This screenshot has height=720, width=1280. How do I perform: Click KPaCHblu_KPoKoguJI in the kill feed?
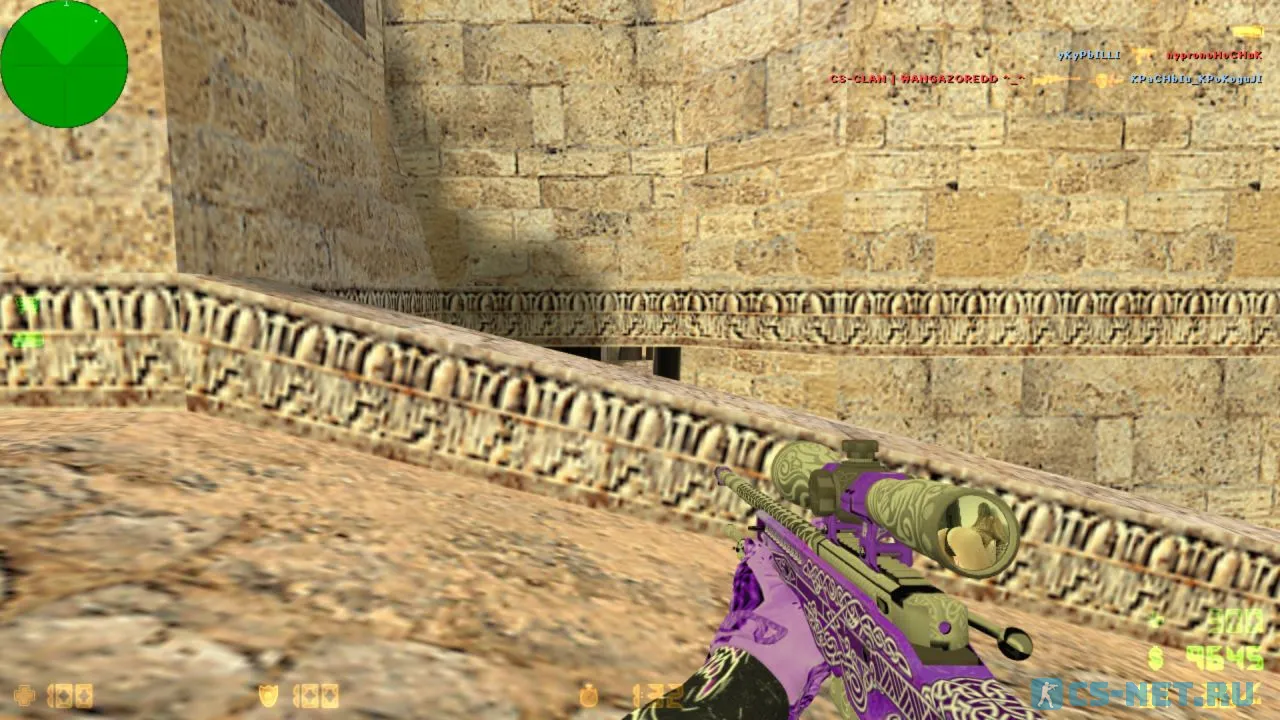1196,79
